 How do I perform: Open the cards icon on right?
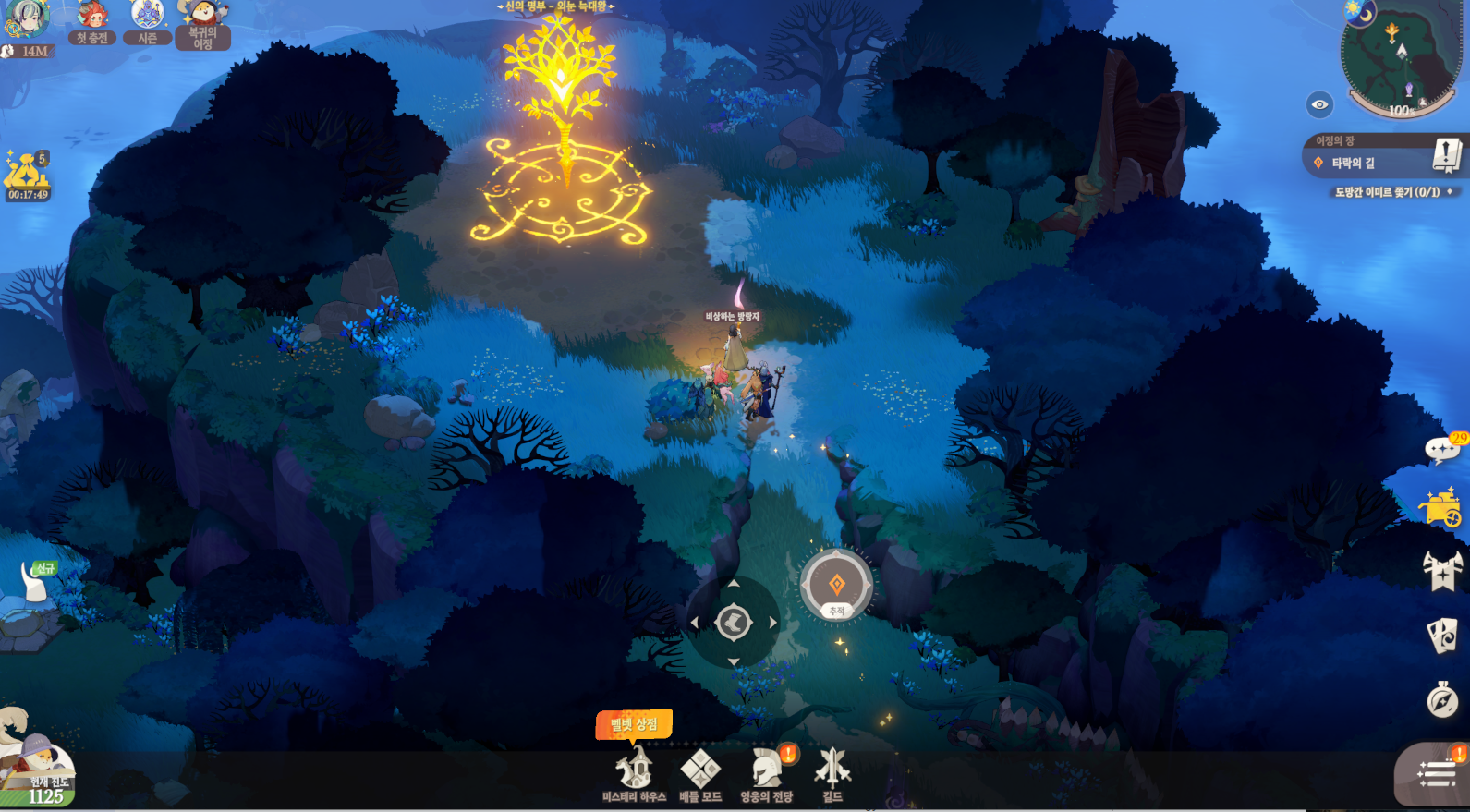pos(1442,635)
